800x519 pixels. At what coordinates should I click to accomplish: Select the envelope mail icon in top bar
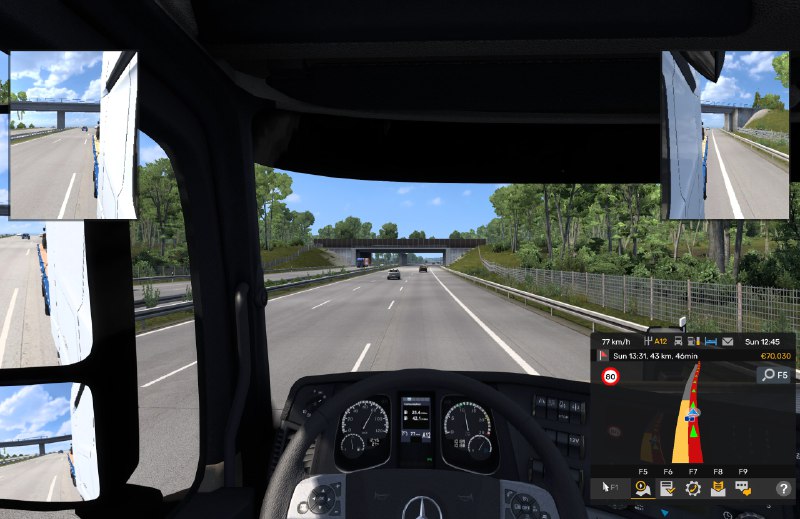coord(727,341)
